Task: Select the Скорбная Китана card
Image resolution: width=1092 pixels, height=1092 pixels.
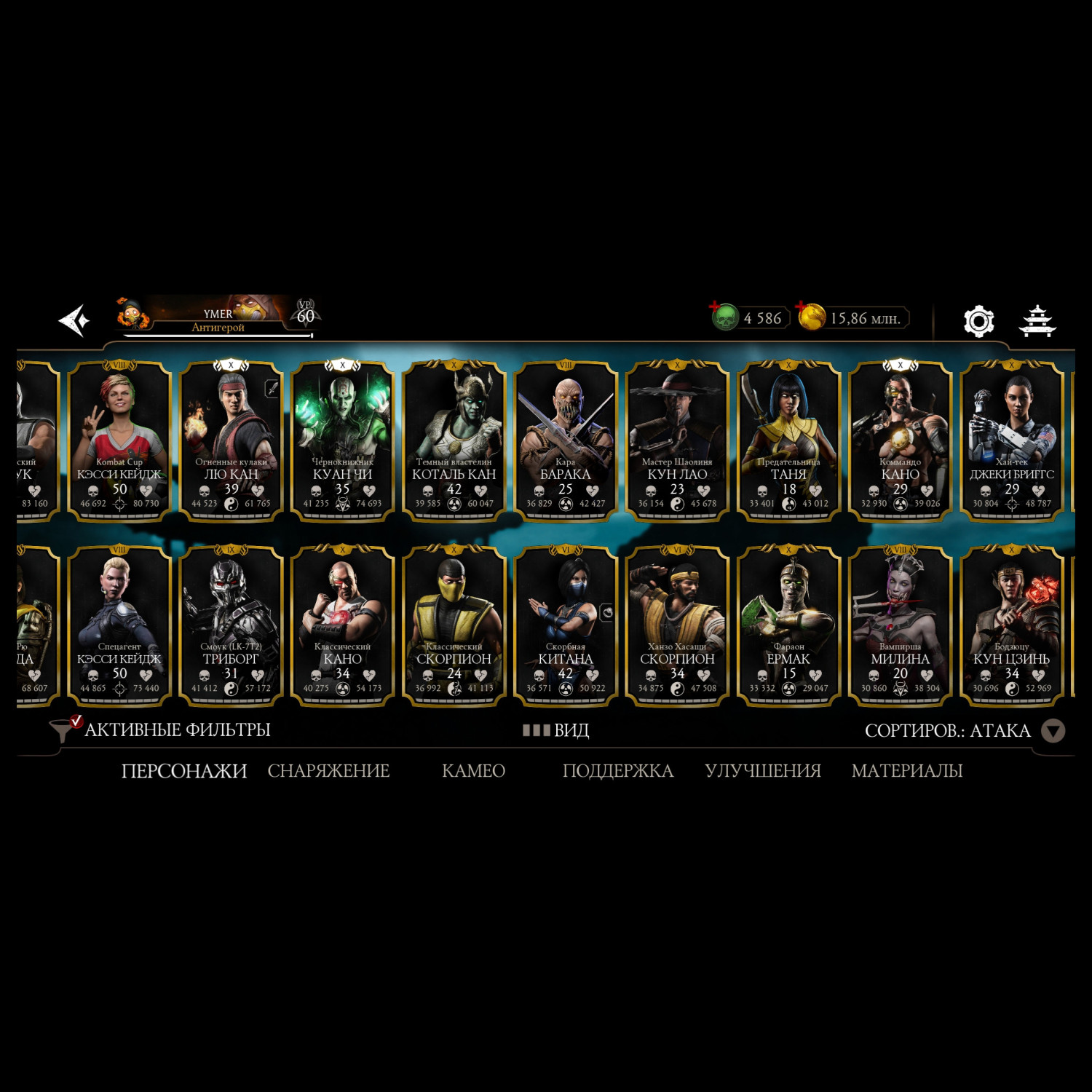Action: (565, 625)
